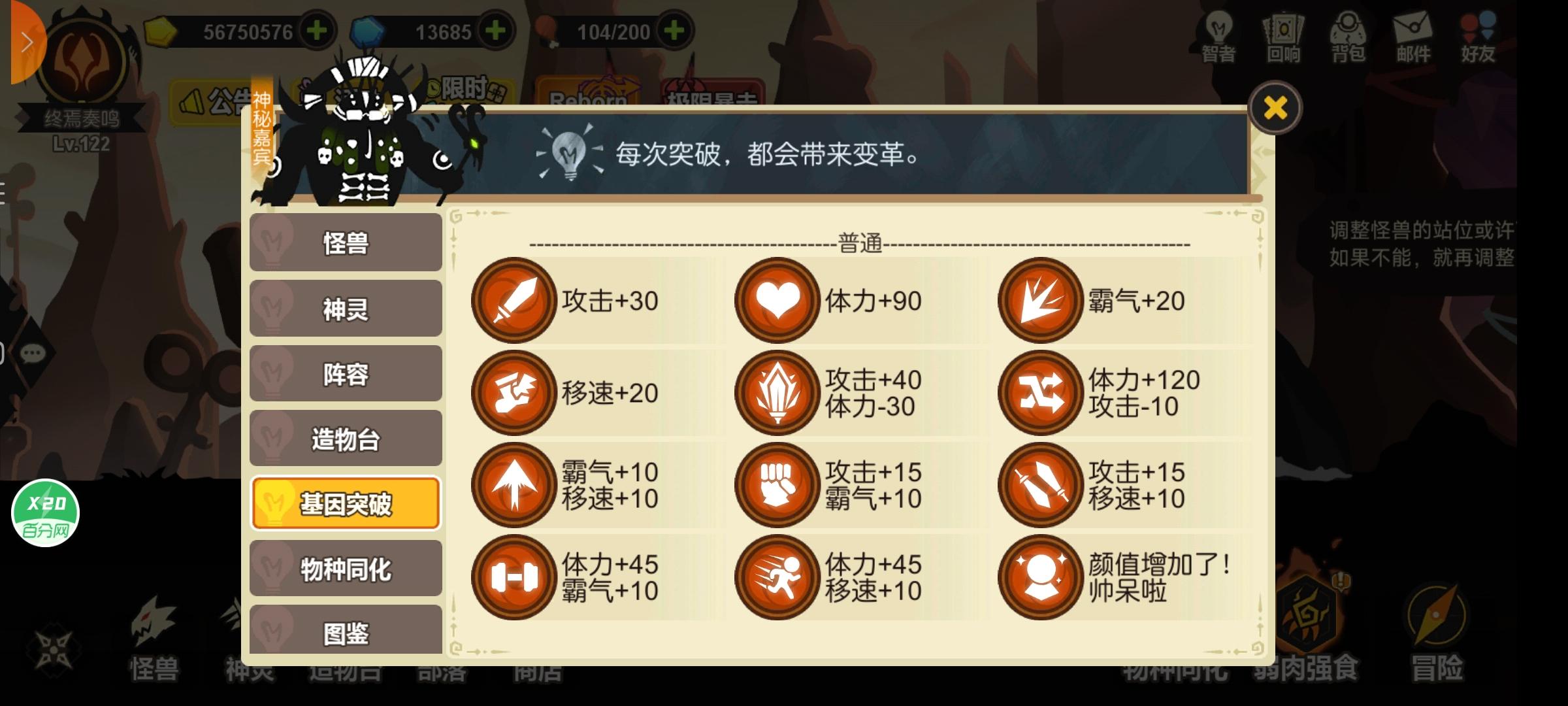This screenshot has width=1568, height=706.
Task: Click the 104/200 capacity bar
Action: [614, 31]
